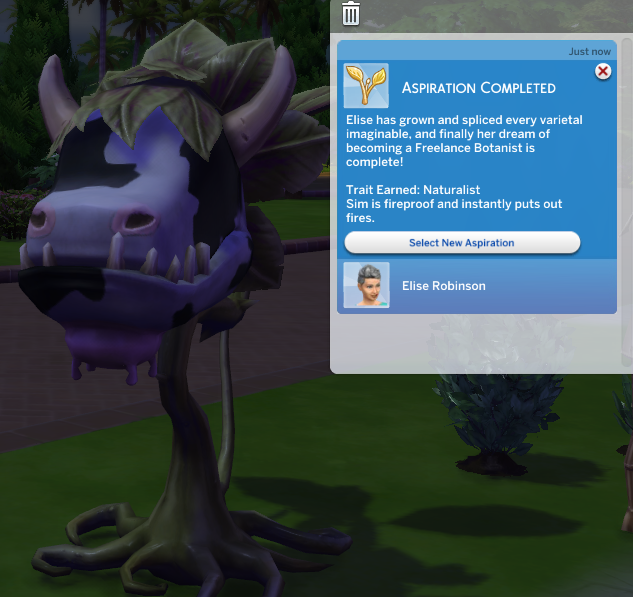The height and width of the screenshot is (597, 633).
Task: Click the Select New Aspiration button
Action: (x=462, y=243)
